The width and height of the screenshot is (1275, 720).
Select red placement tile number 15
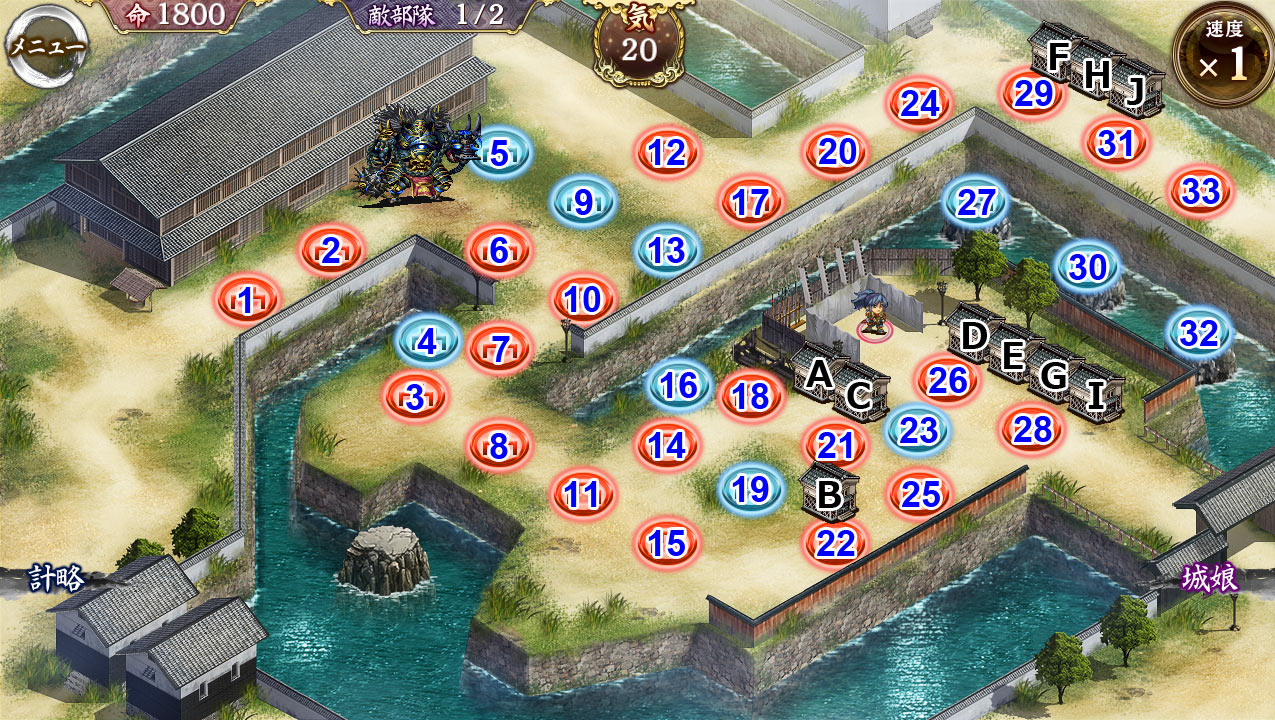click(667, 543)
